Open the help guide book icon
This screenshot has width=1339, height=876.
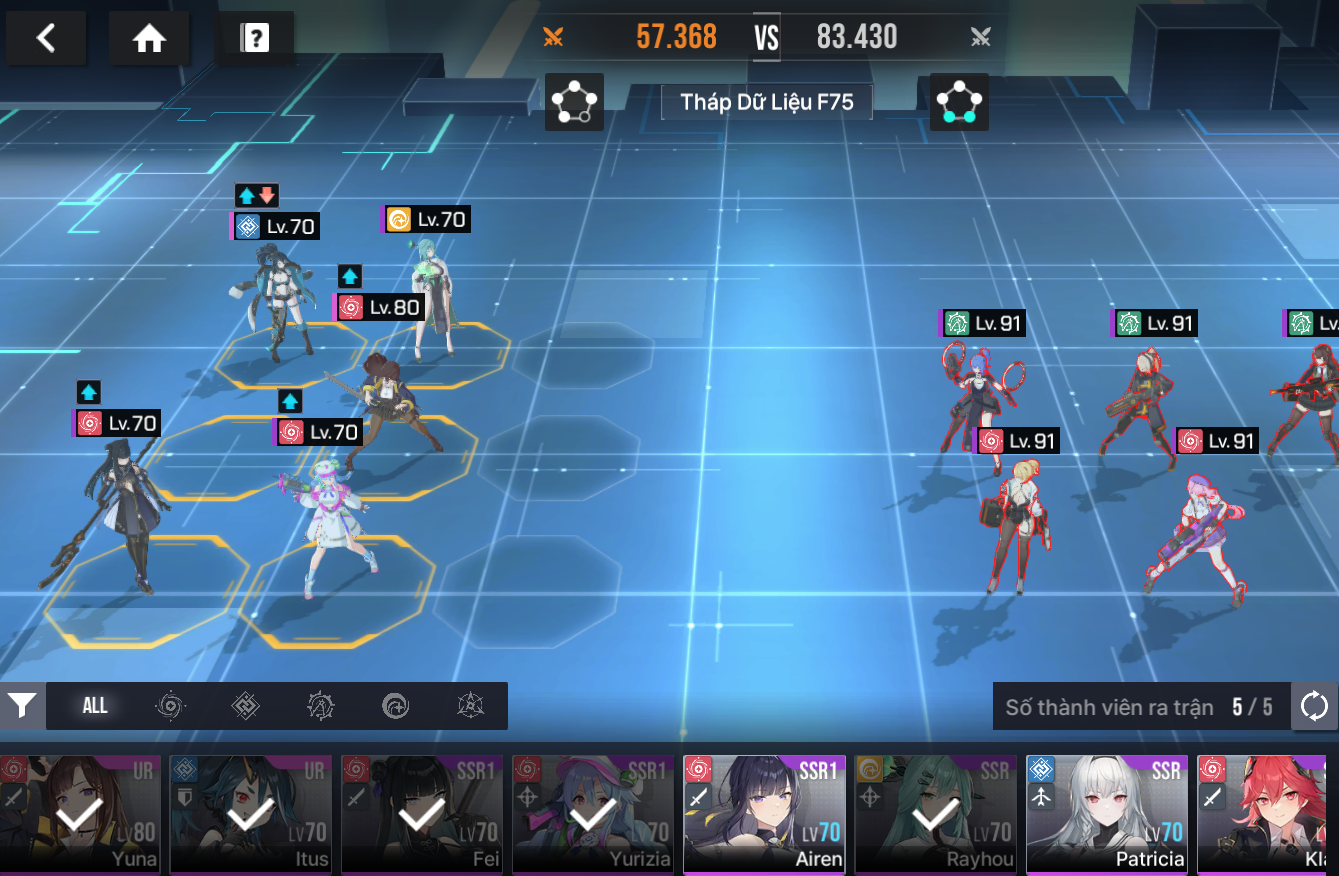[x=254, y=38]
